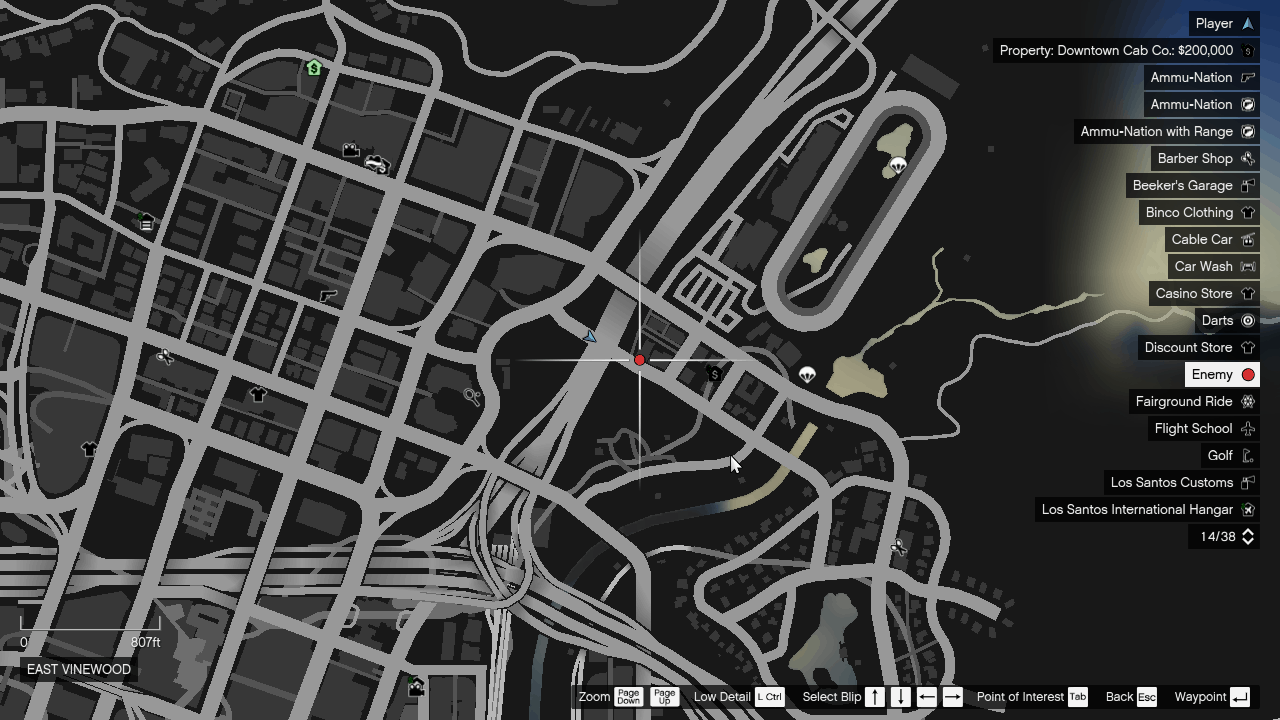
Task: Toggle a Waypoint at the crosshair
Action: [1240, 697]
